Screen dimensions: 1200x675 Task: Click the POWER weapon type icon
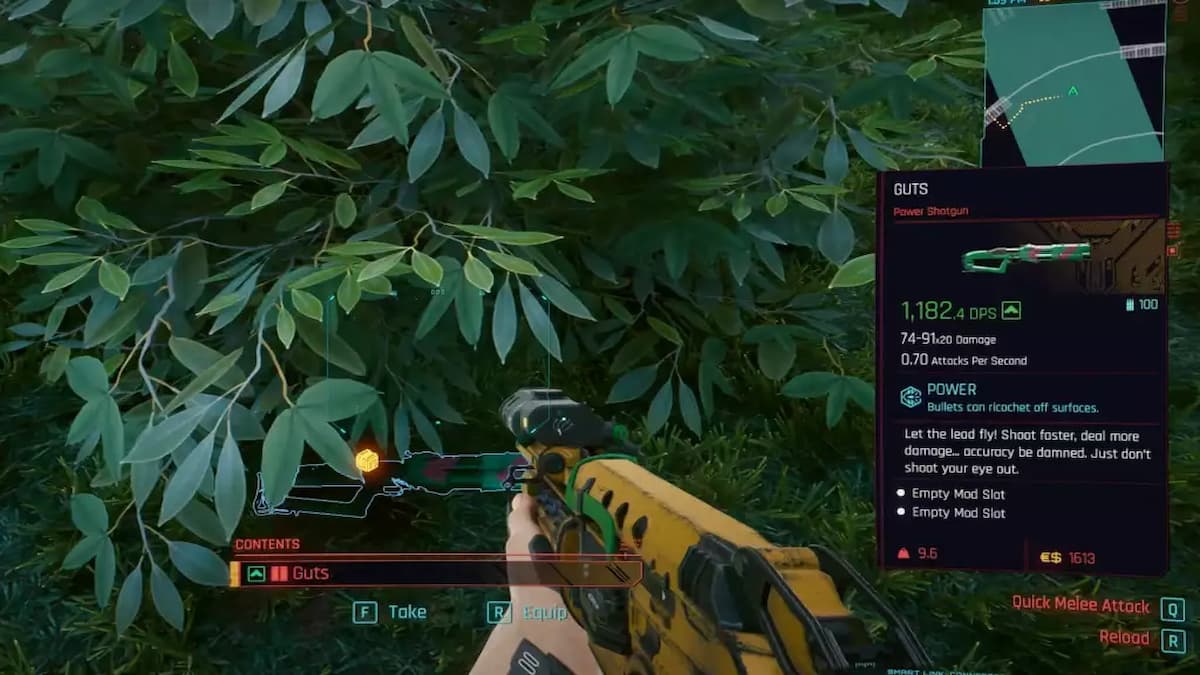click(x=911, y=397)
